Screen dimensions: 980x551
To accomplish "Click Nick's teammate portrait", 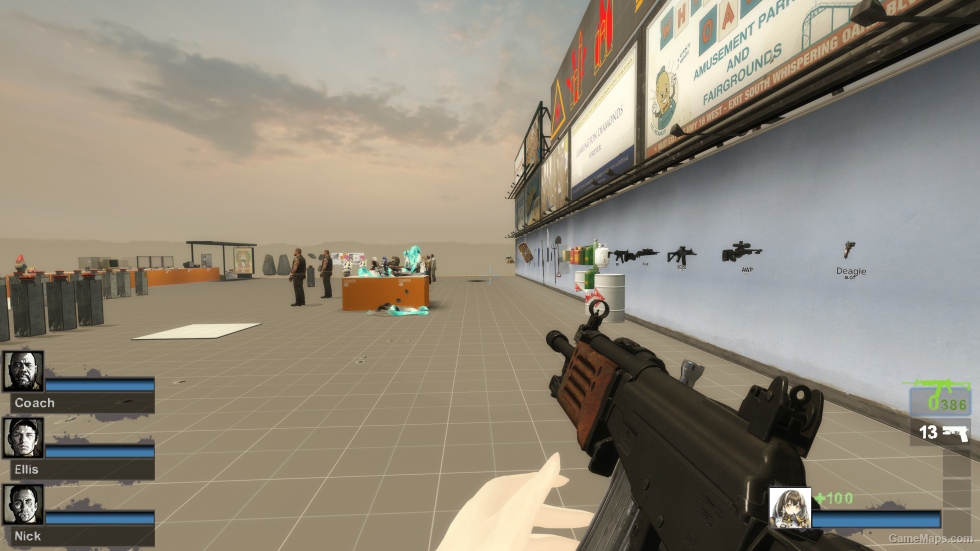I will pyautogui.click(x=23, y=504).
